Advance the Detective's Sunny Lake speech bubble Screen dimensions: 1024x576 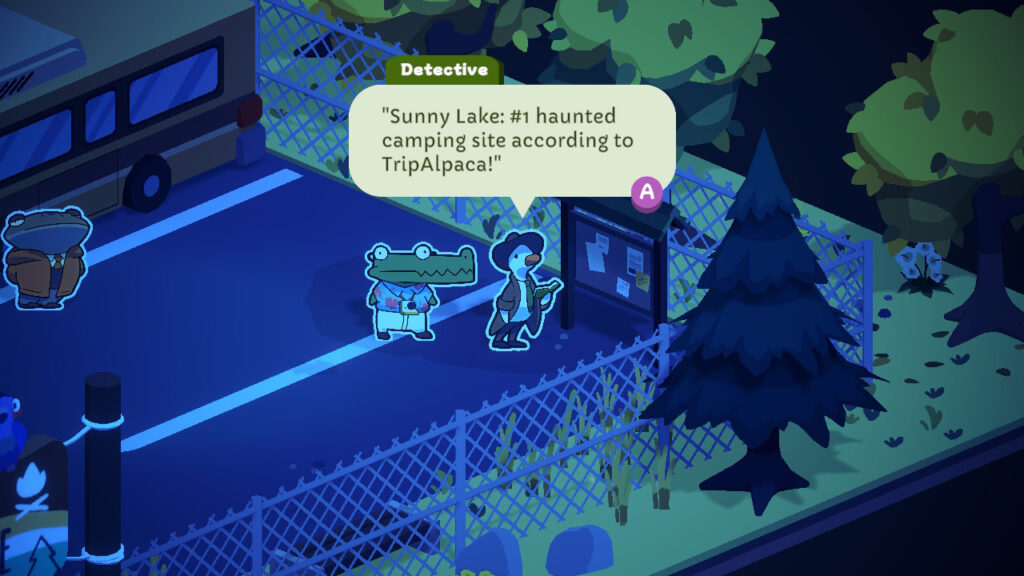(649, 192)
